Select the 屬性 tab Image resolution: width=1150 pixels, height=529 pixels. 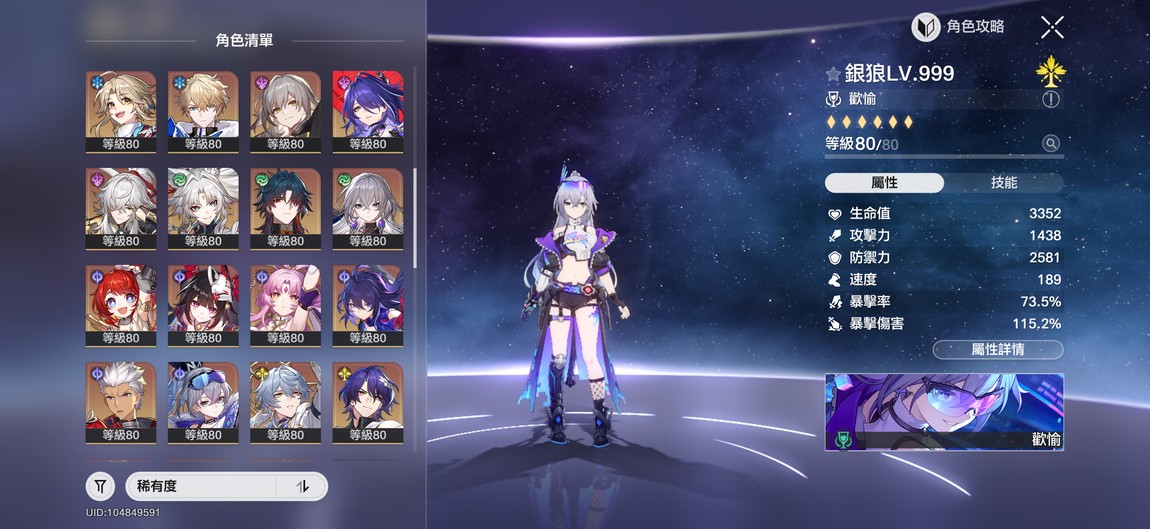point(884,183)
